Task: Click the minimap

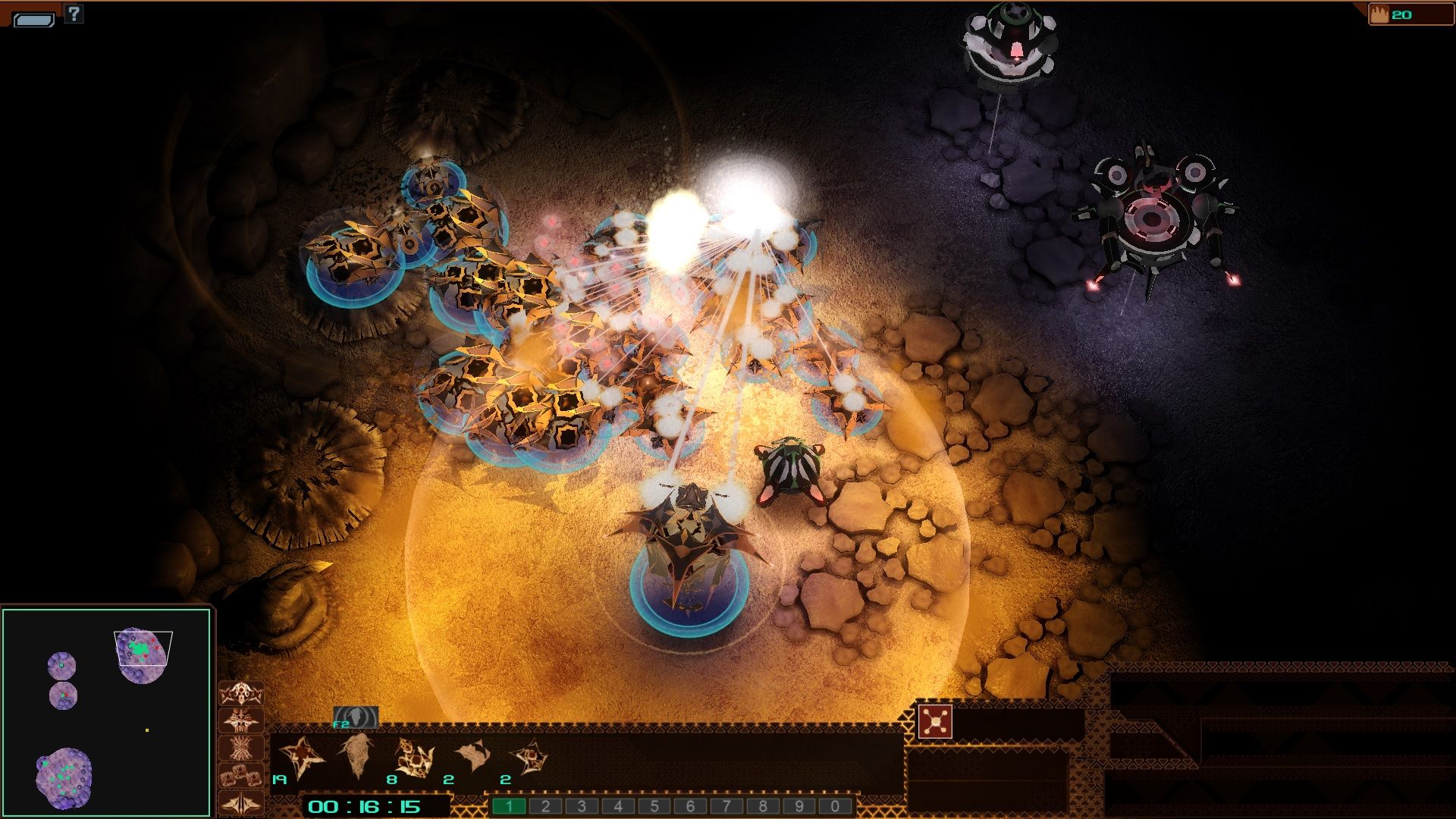Action: pos(106,712)
